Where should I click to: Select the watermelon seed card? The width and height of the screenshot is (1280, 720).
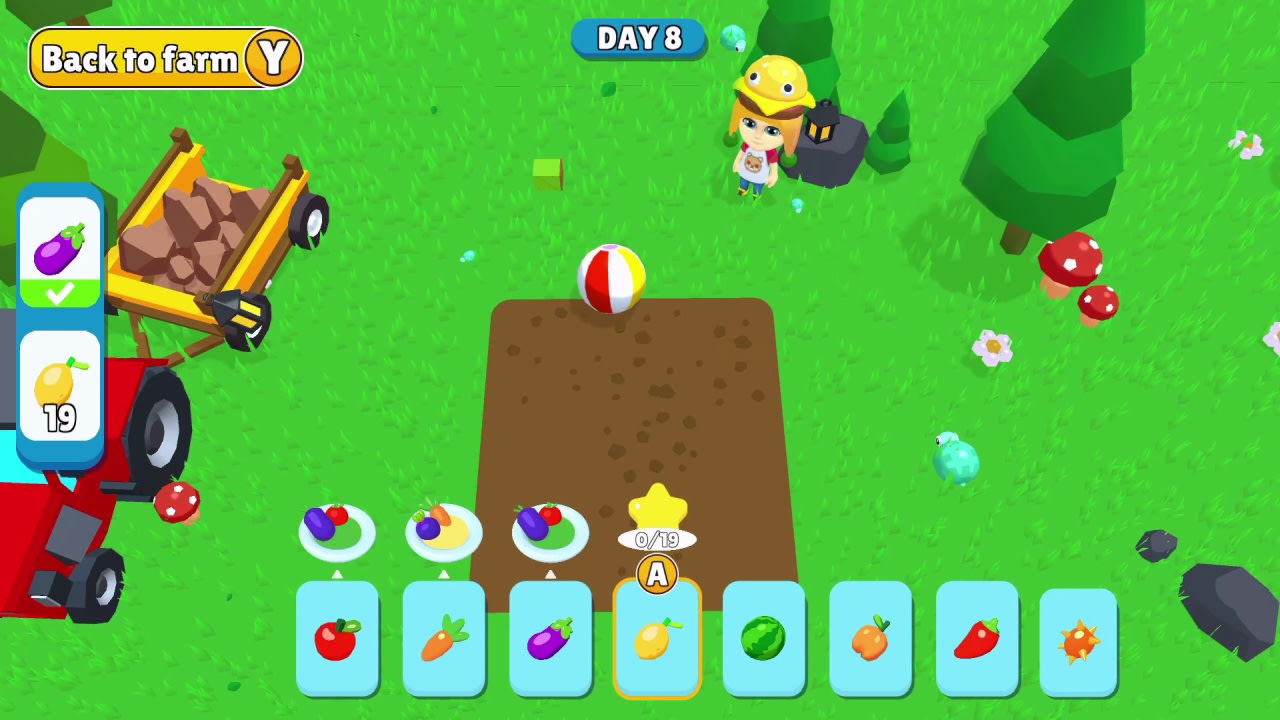tap(763, 640)
